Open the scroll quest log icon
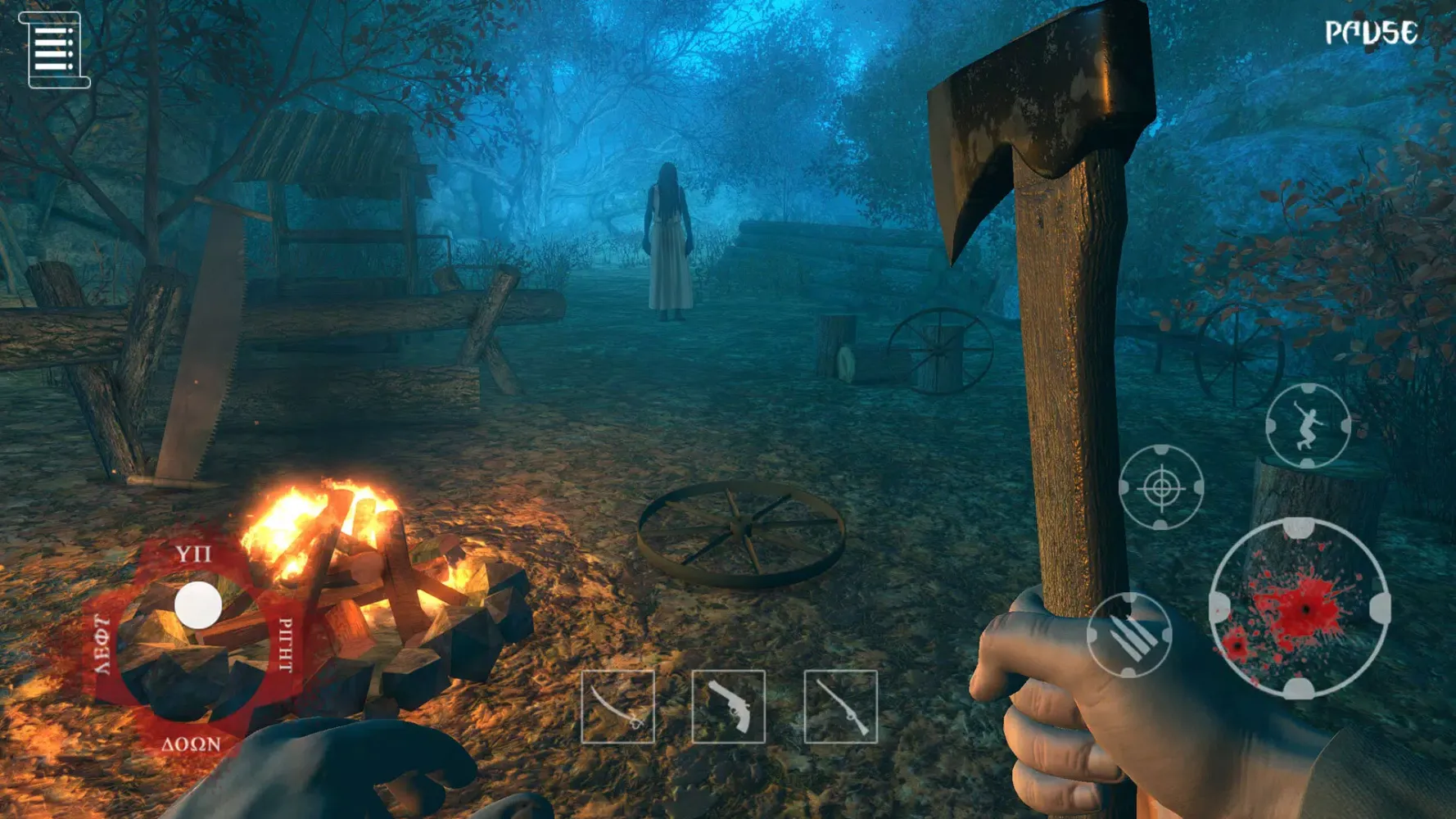 56,51
